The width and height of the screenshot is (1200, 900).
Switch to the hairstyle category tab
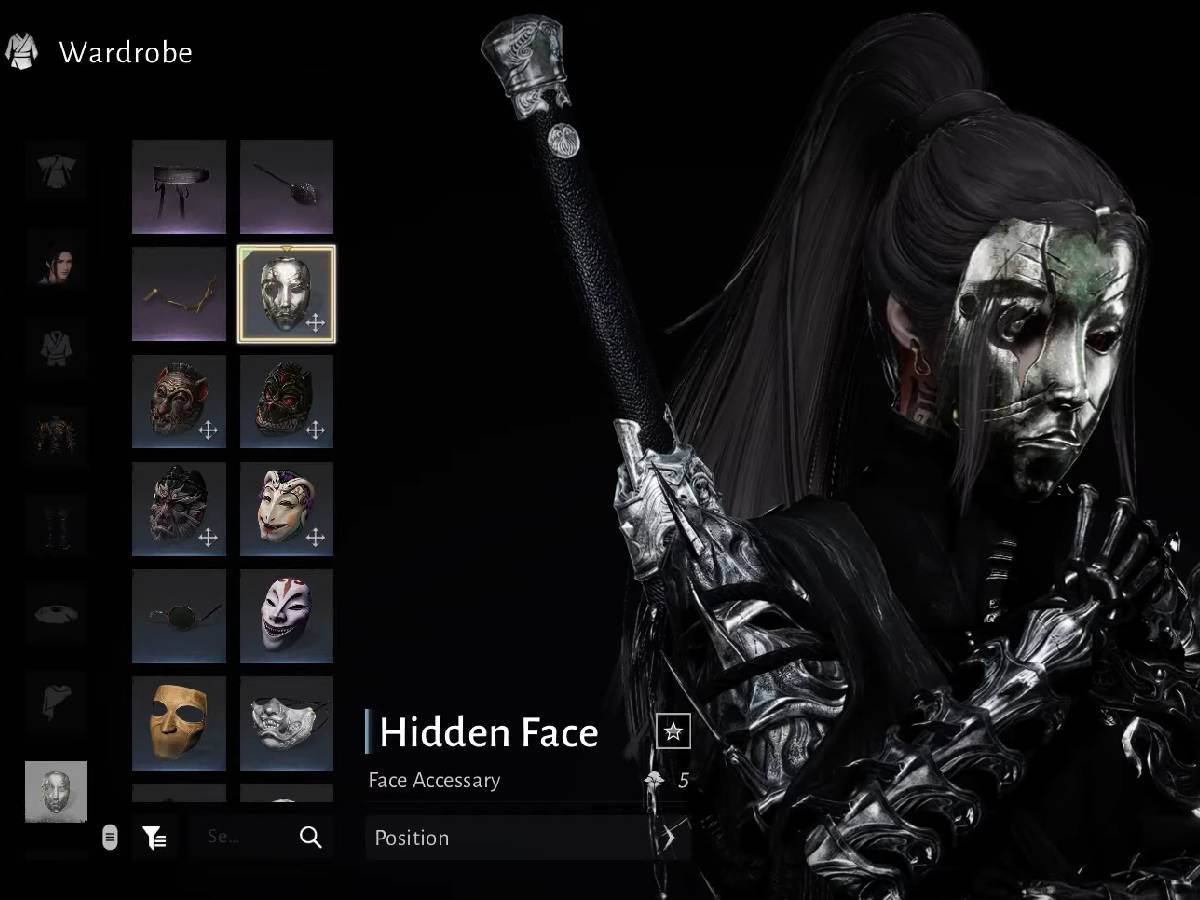tap(56, 260)
